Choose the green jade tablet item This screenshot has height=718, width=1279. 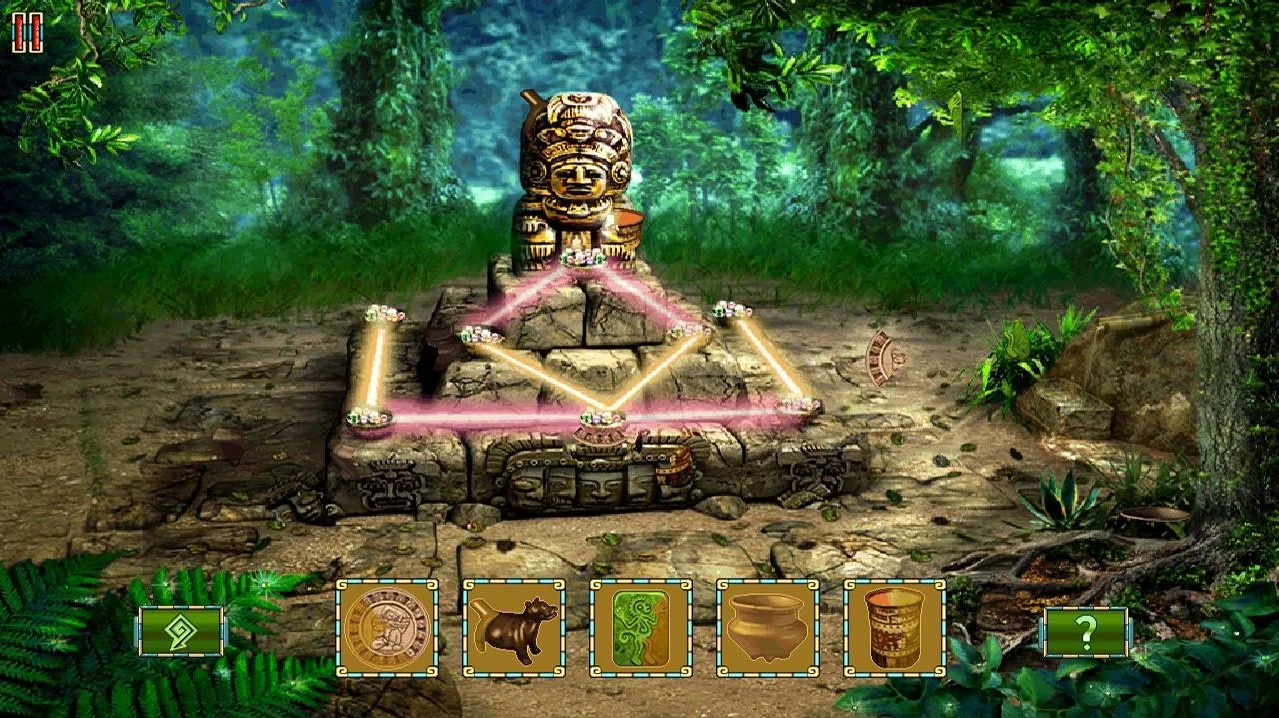(x=641, y=629)
